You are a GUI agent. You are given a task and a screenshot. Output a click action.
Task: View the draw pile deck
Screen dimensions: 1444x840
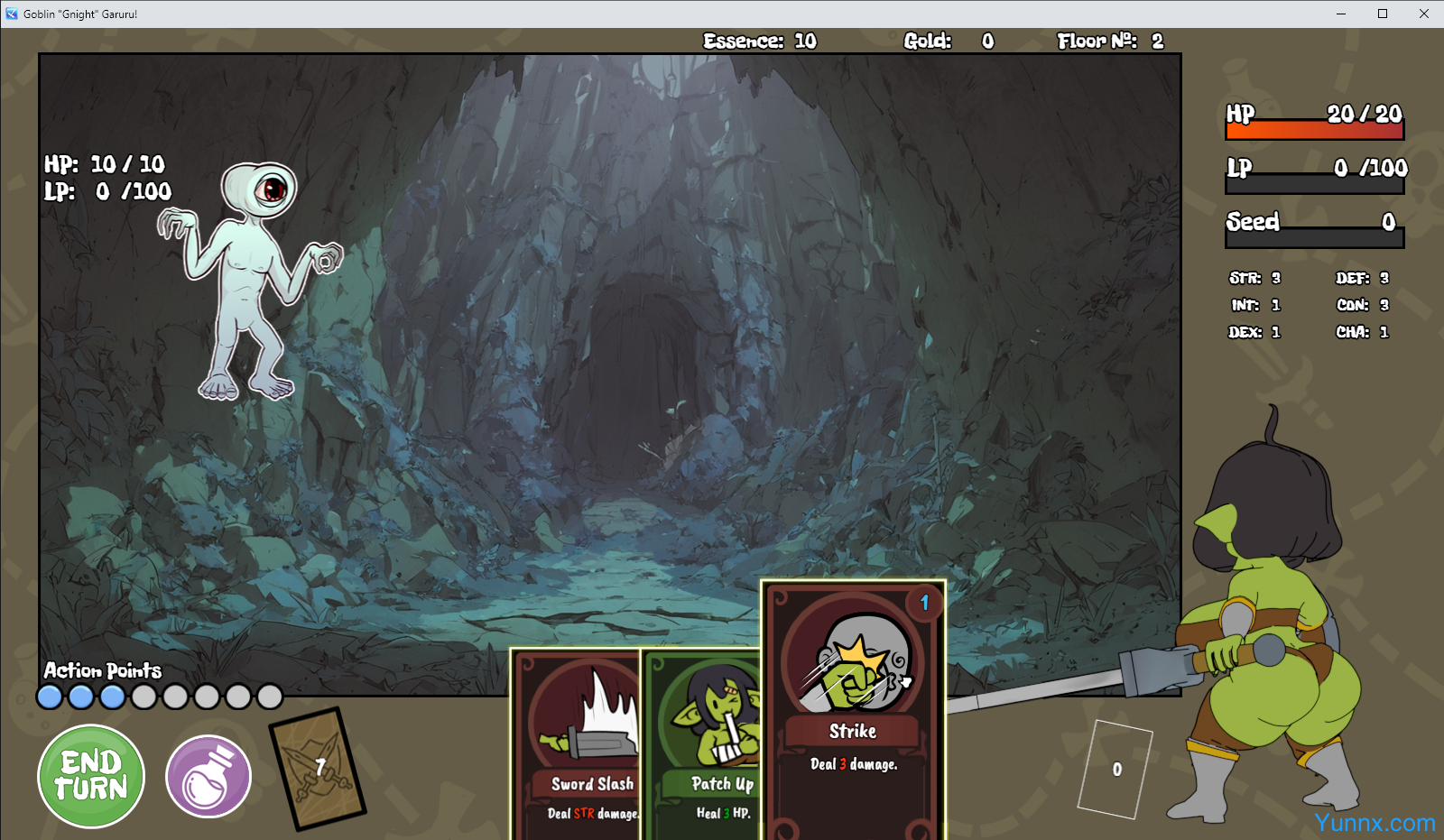tap(317, 768)
